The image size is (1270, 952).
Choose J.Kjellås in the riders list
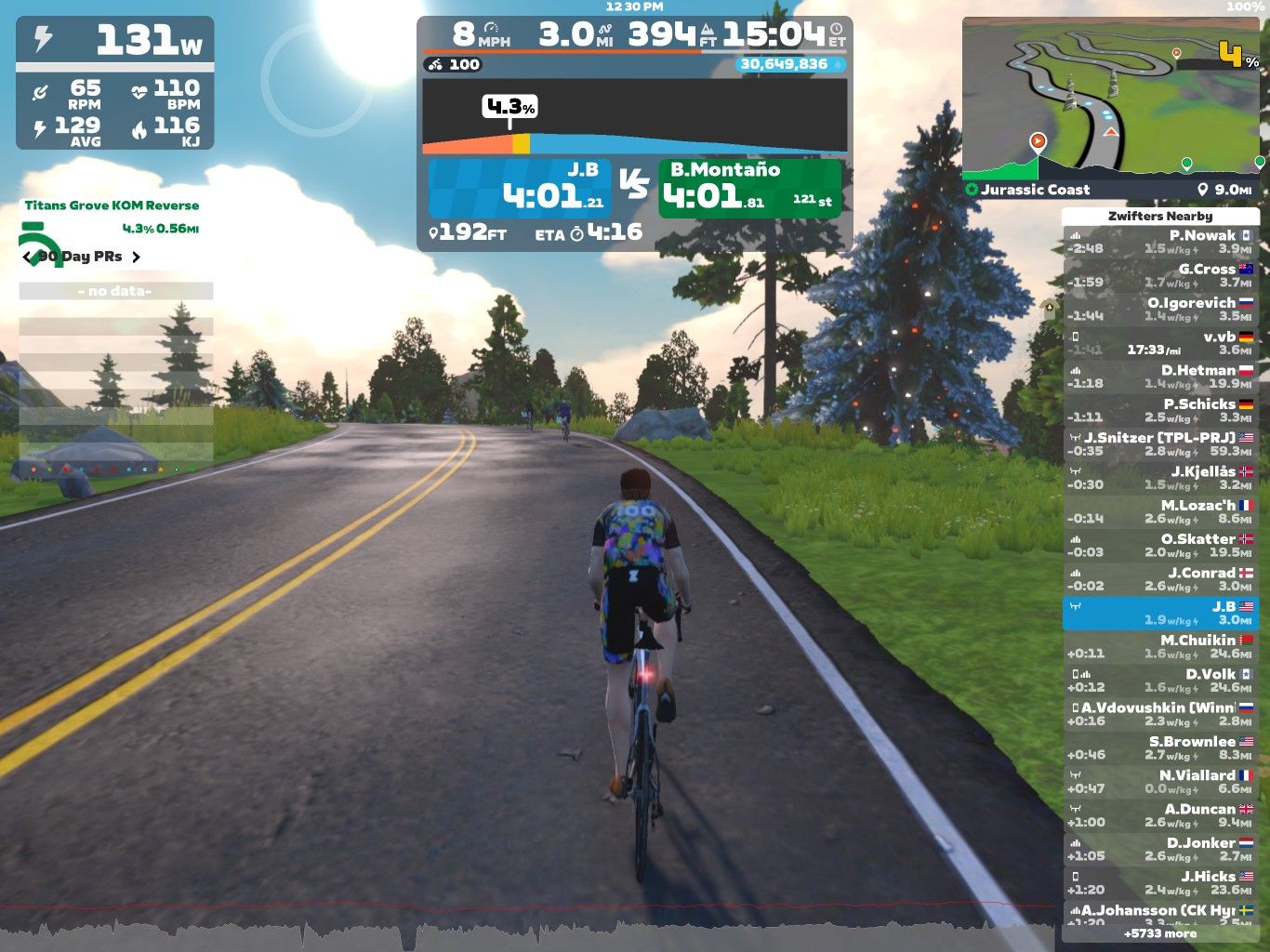[1160, 479]
